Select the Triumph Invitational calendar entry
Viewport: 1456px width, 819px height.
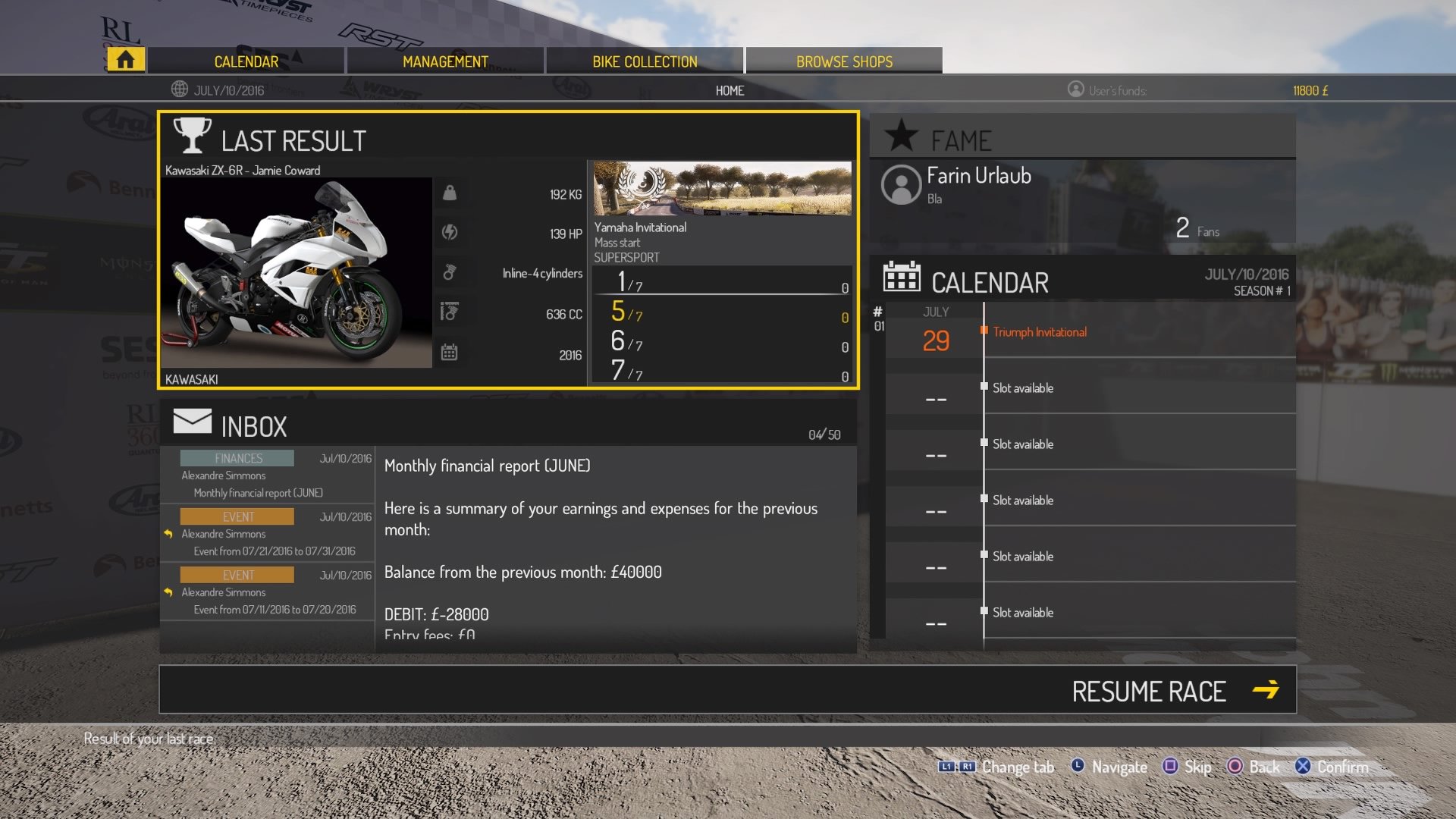(1040, 332)
